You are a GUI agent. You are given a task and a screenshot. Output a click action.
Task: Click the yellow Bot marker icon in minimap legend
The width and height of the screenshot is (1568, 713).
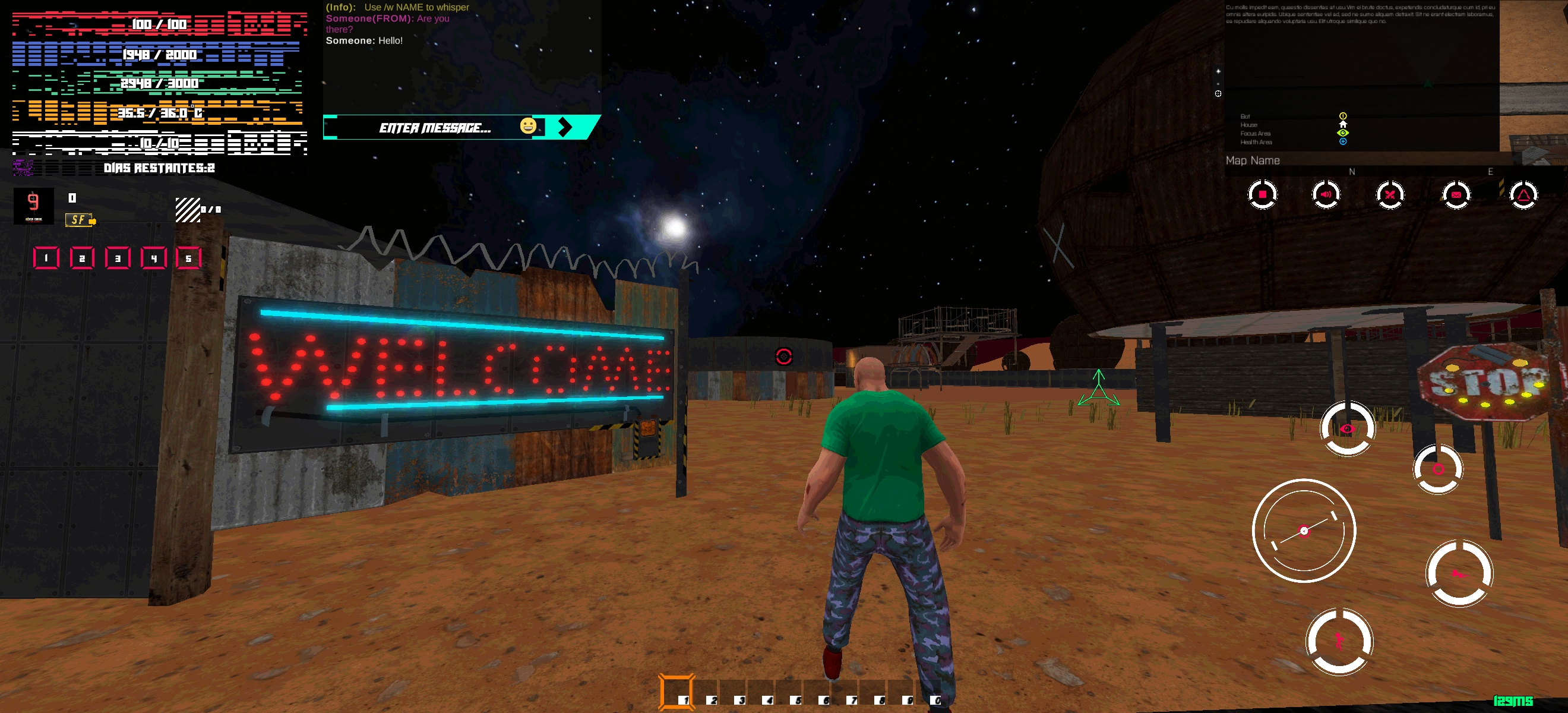pos(1343,116)
